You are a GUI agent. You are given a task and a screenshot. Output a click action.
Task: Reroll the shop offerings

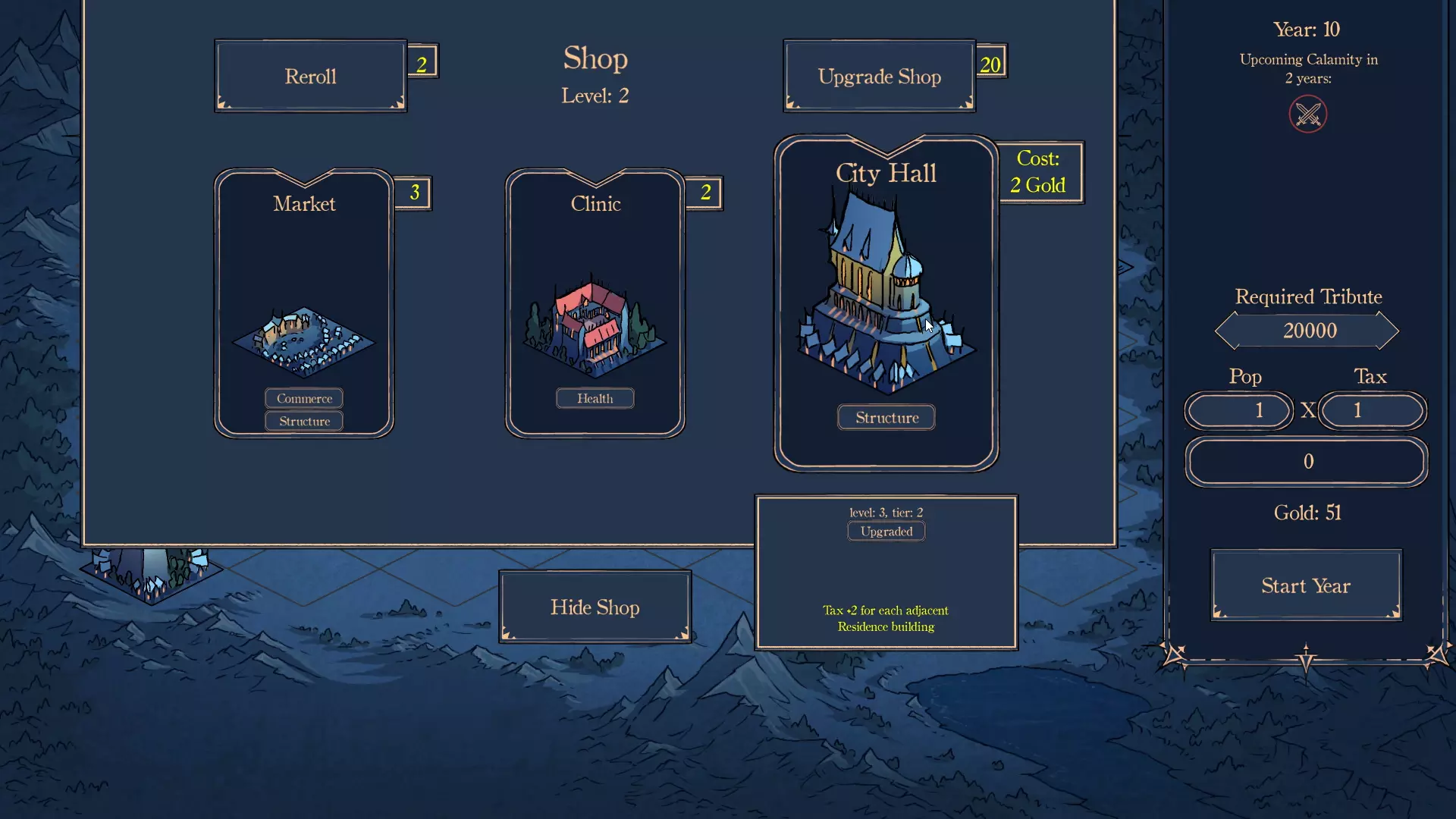tap(310, 76)
